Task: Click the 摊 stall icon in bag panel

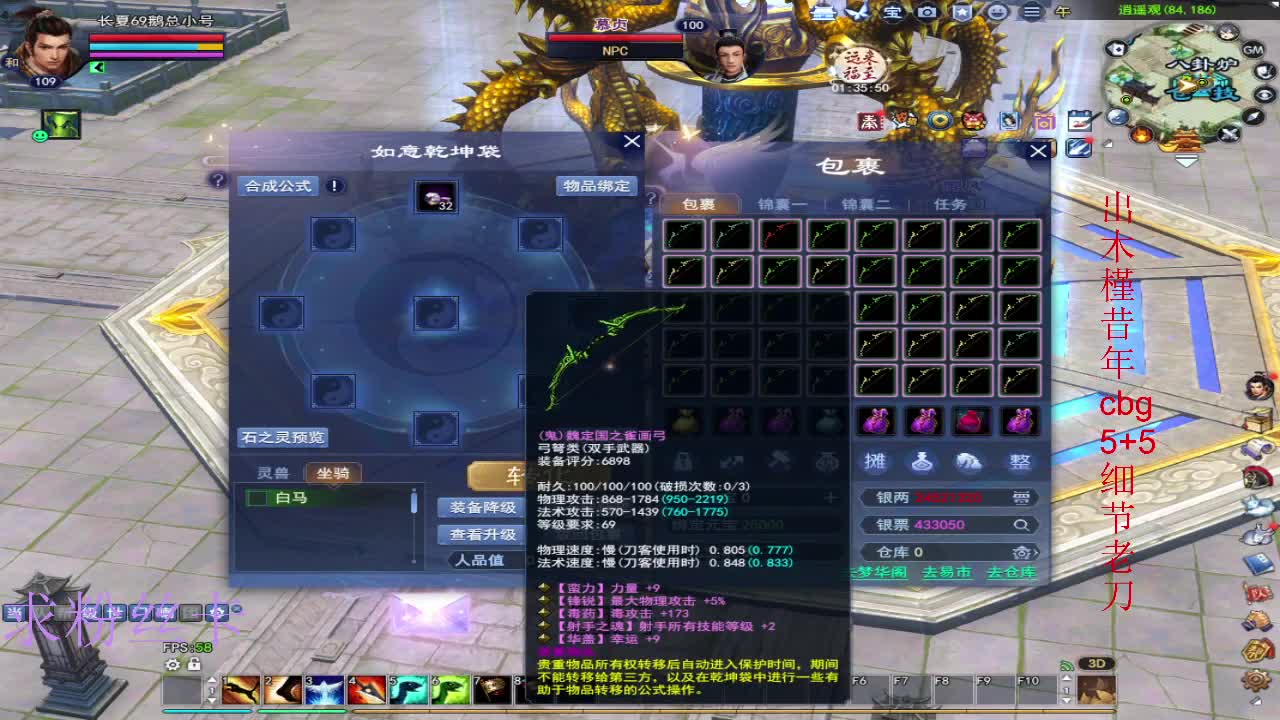Action: 874,462
